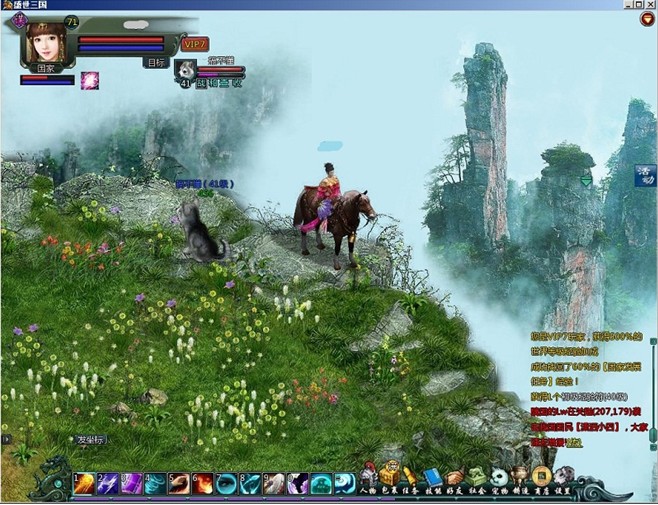Click the 发坐标 (send coordinates) button
Viewport: 658px width, 505px height.
(x=89, y=440)
